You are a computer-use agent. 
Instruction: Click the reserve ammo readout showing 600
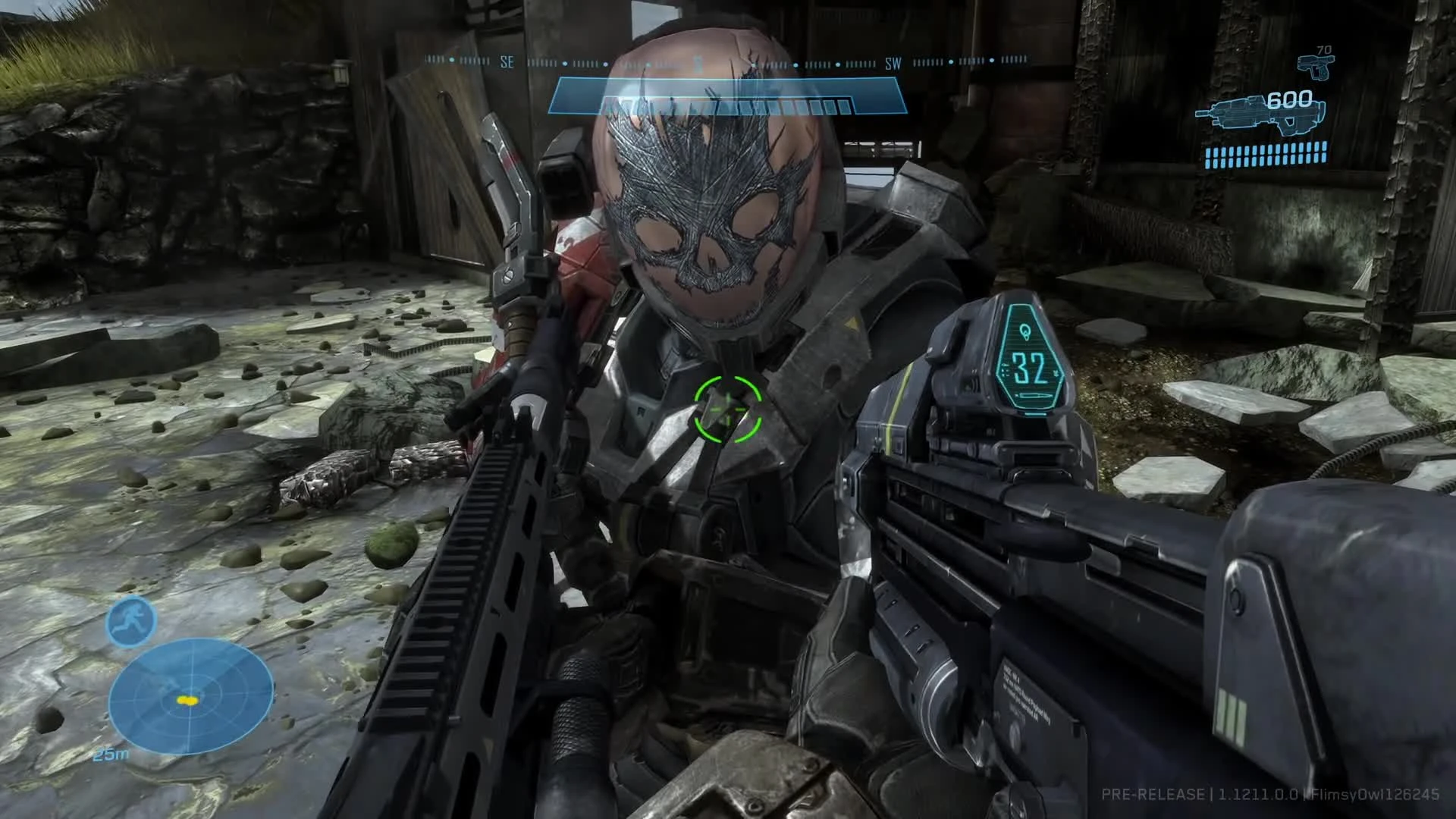coord(1289,99)
